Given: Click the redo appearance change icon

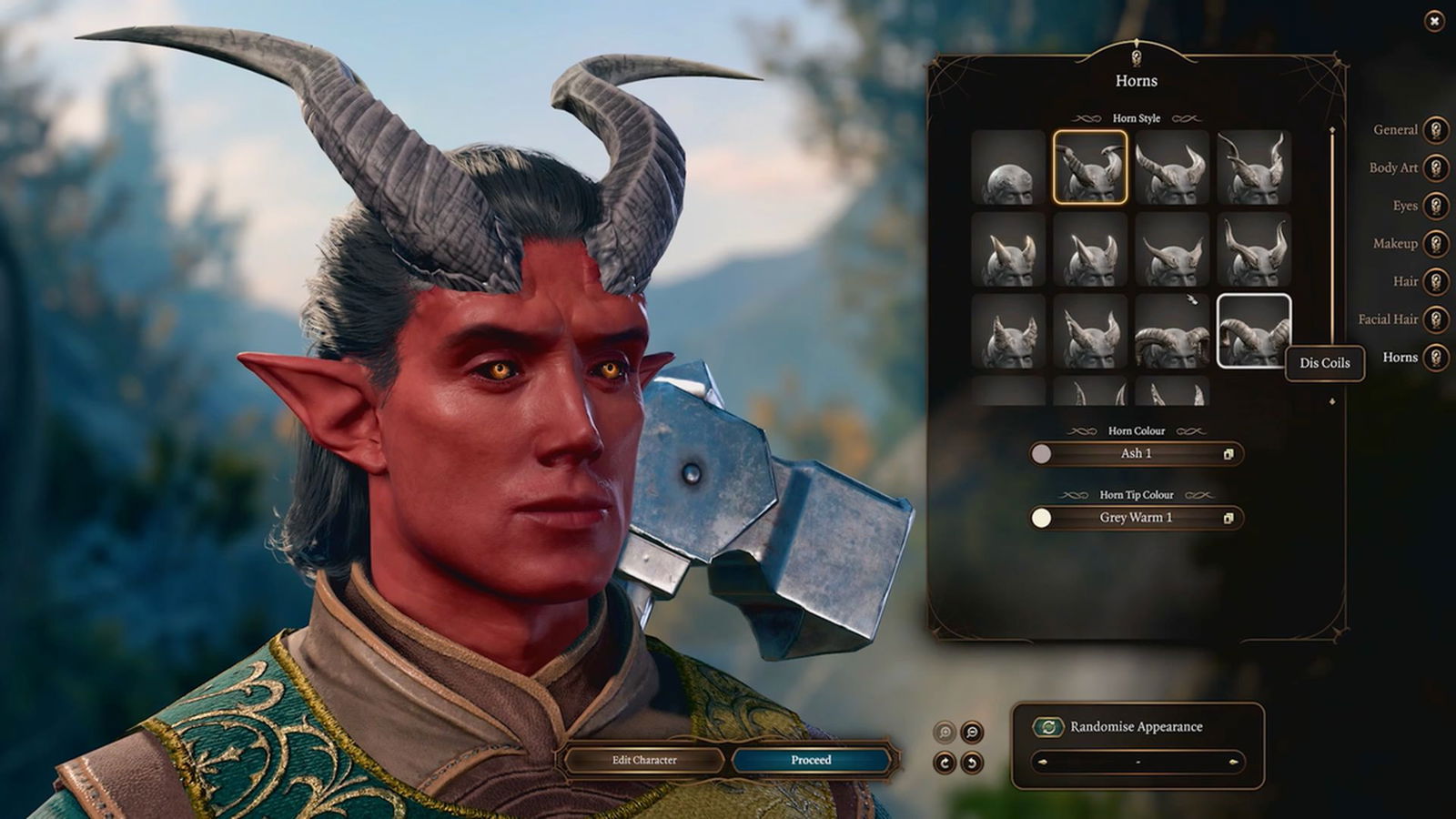Looking at the screenshot, I should click(945, 761).
